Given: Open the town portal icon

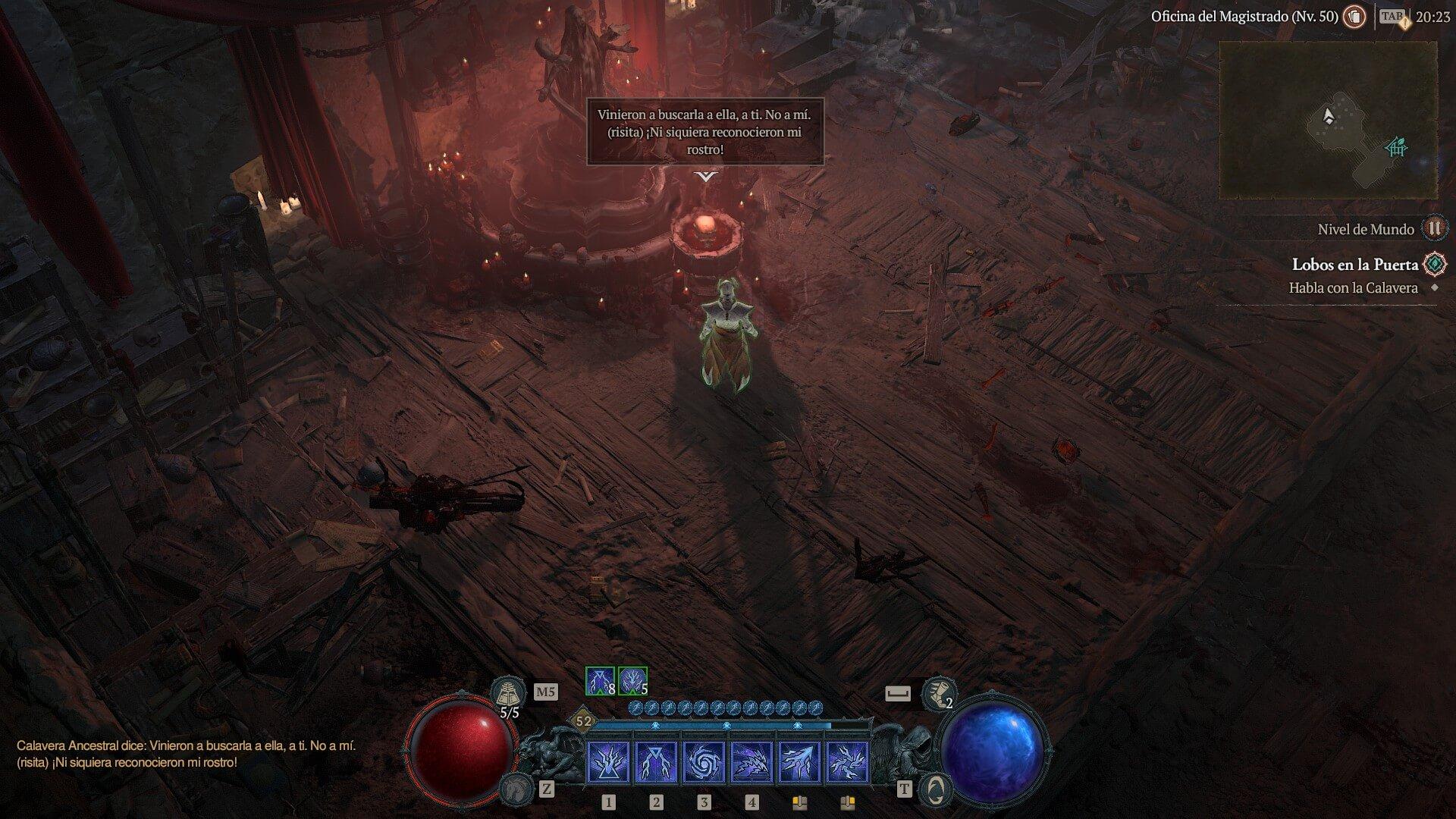Looking at the screenshot, I should pos(935,789).
